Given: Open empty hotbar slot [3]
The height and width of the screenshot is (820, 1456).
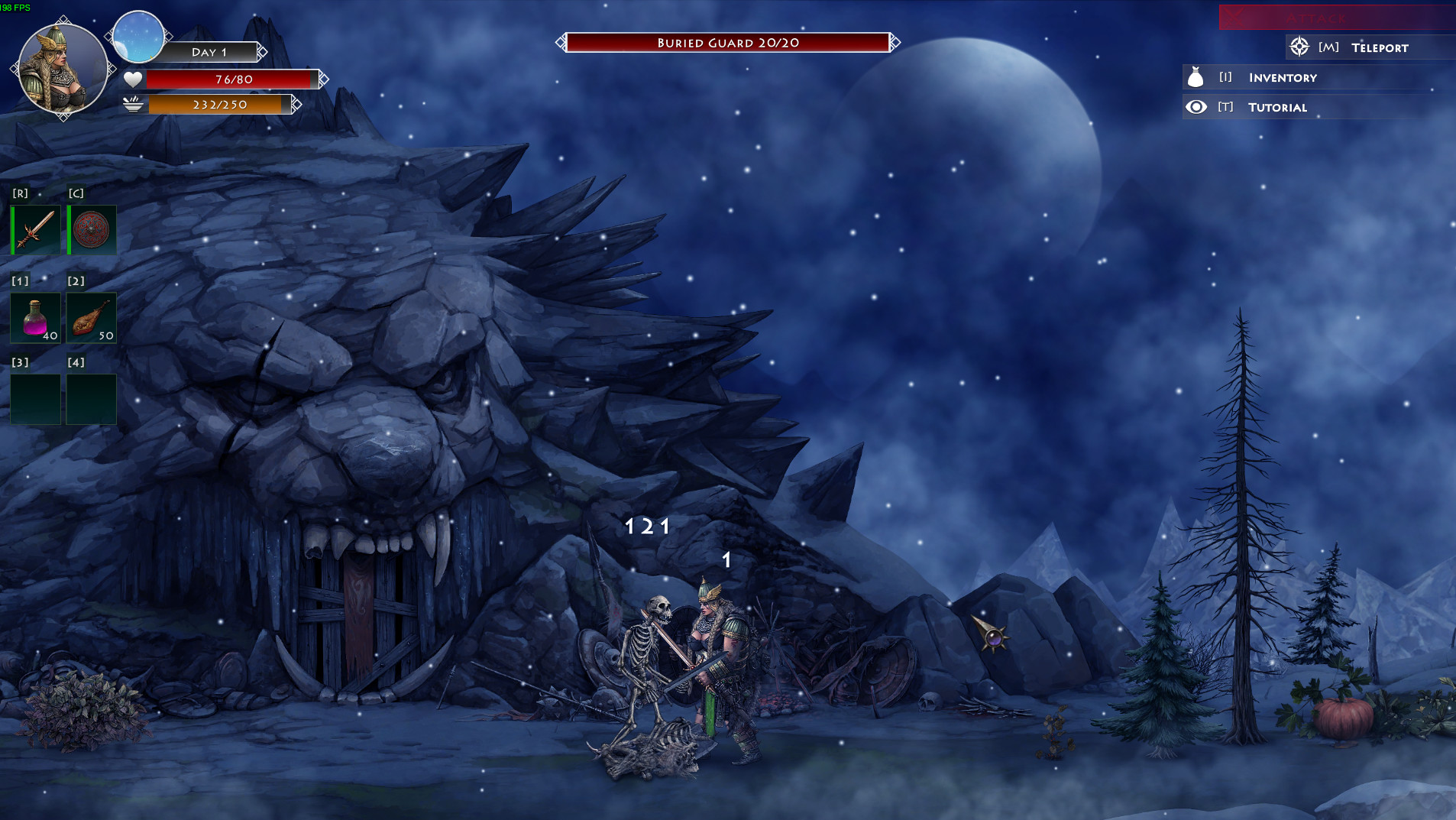Looking at the screenshot, I should (x=35, y=399).
